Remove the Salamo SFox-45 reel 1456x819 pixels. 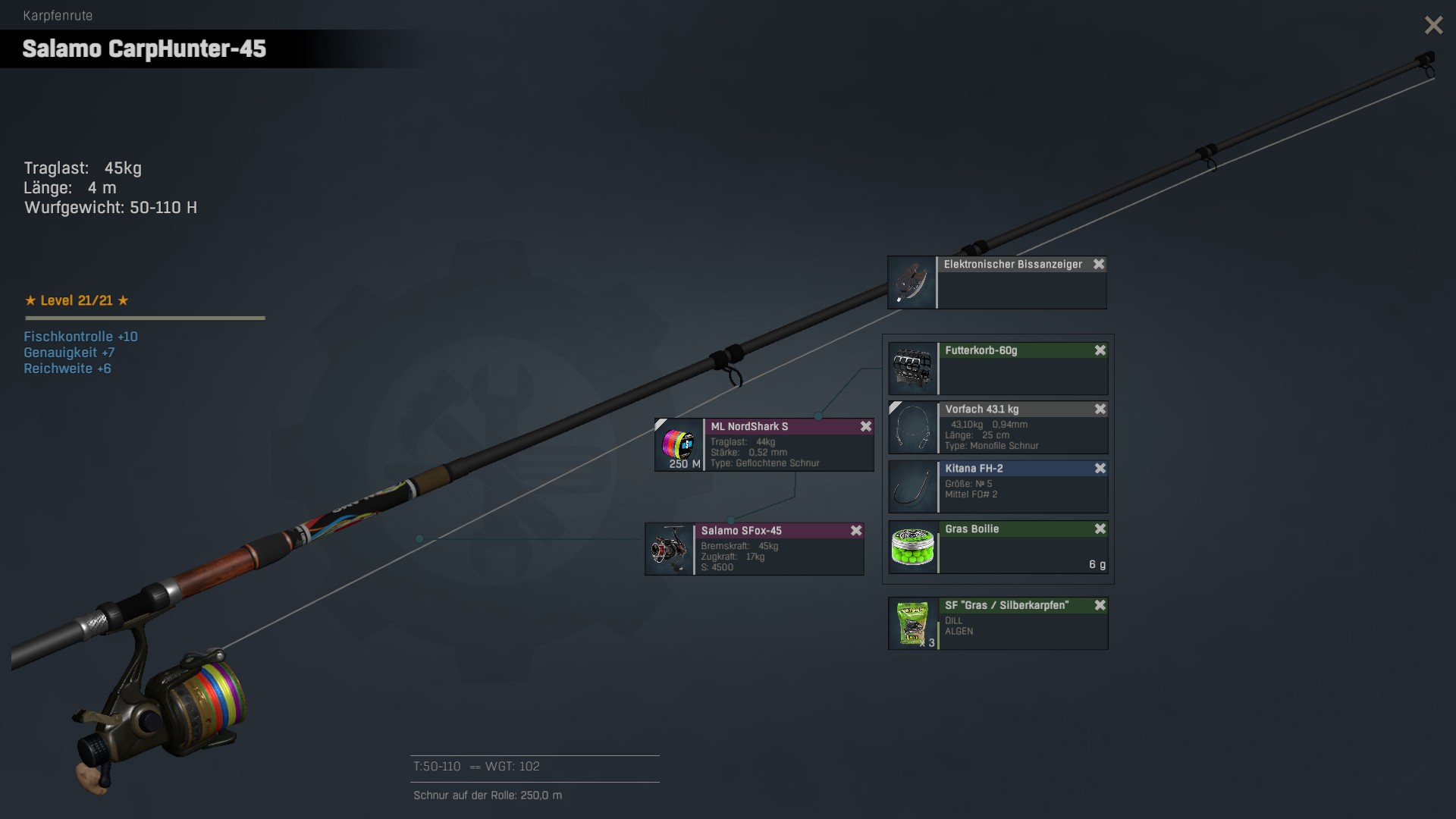(856, 531)
